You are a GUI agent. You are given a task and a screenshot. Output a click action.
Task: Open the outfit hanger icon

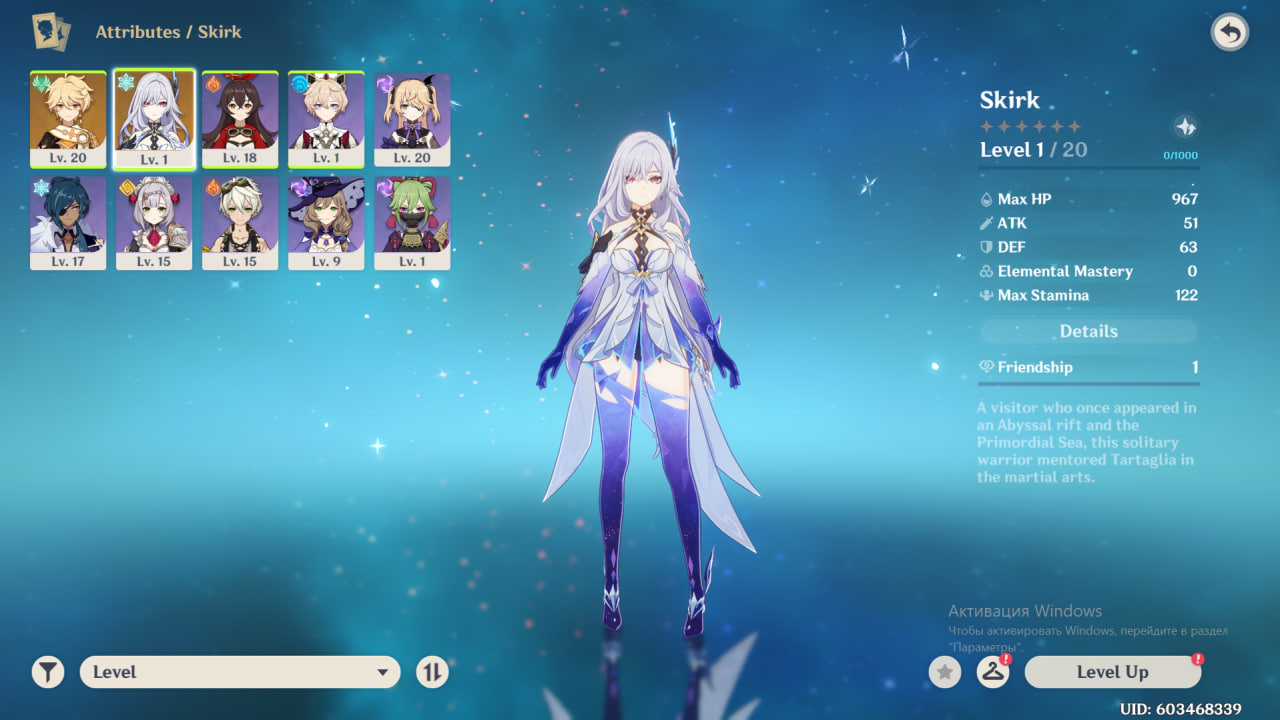(992, 672)
